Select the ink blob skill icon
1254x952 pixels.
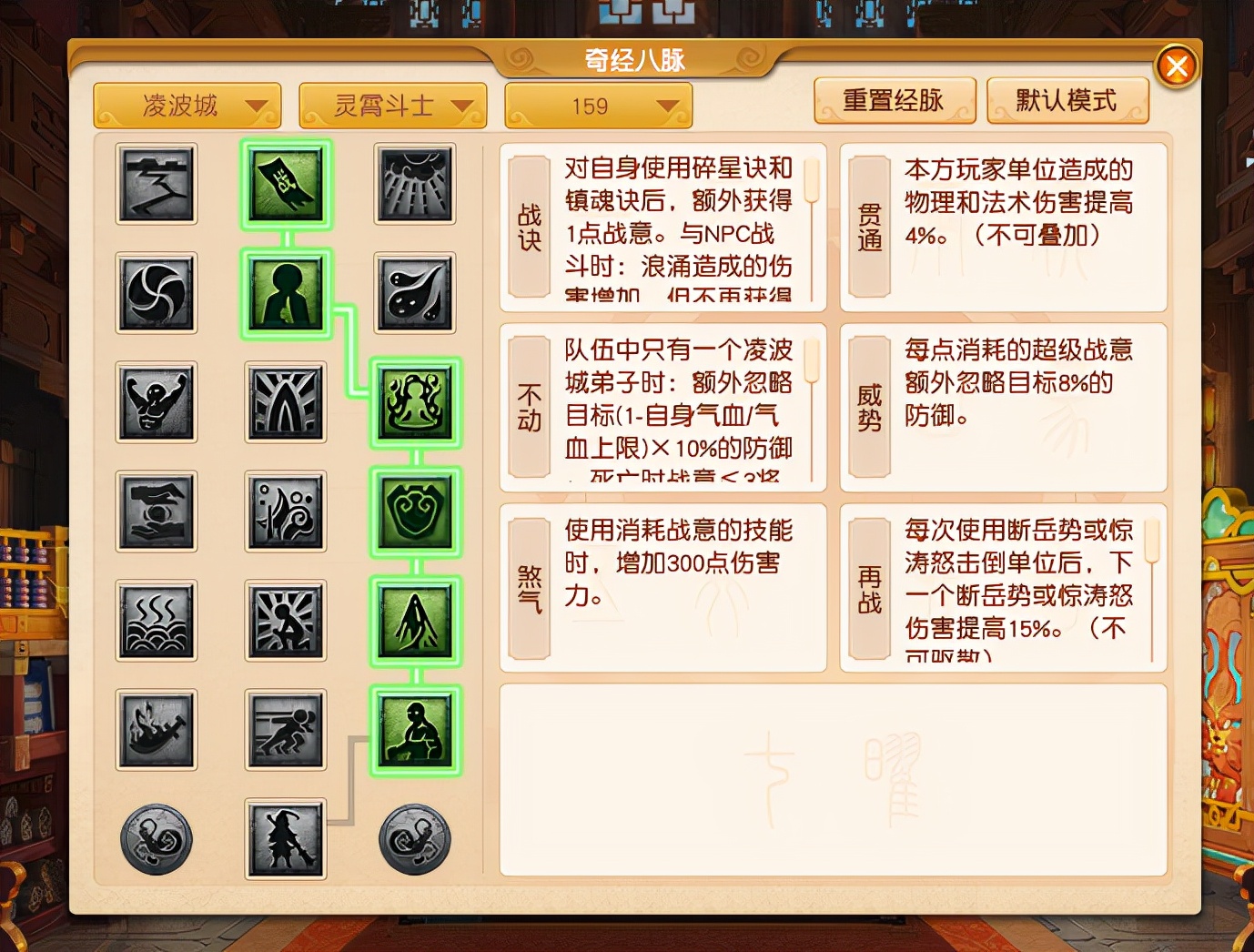(414, 294)
